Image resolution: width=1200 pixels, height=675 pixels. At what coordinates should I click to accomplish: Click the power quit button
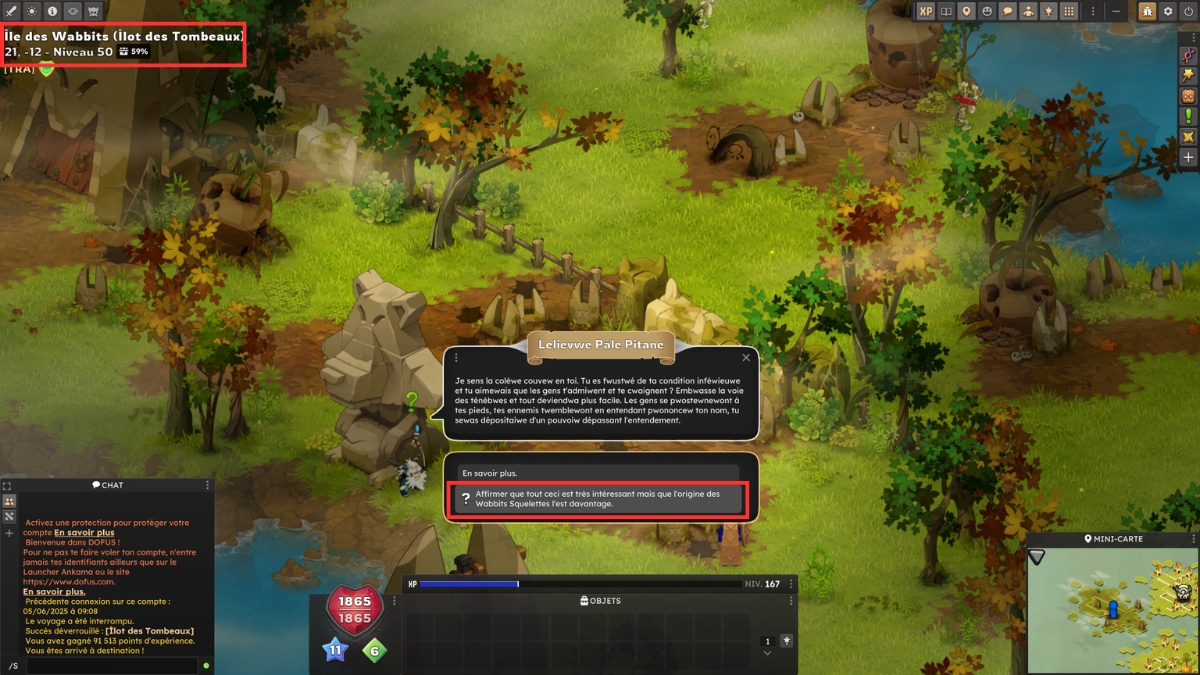point(1188,11)
